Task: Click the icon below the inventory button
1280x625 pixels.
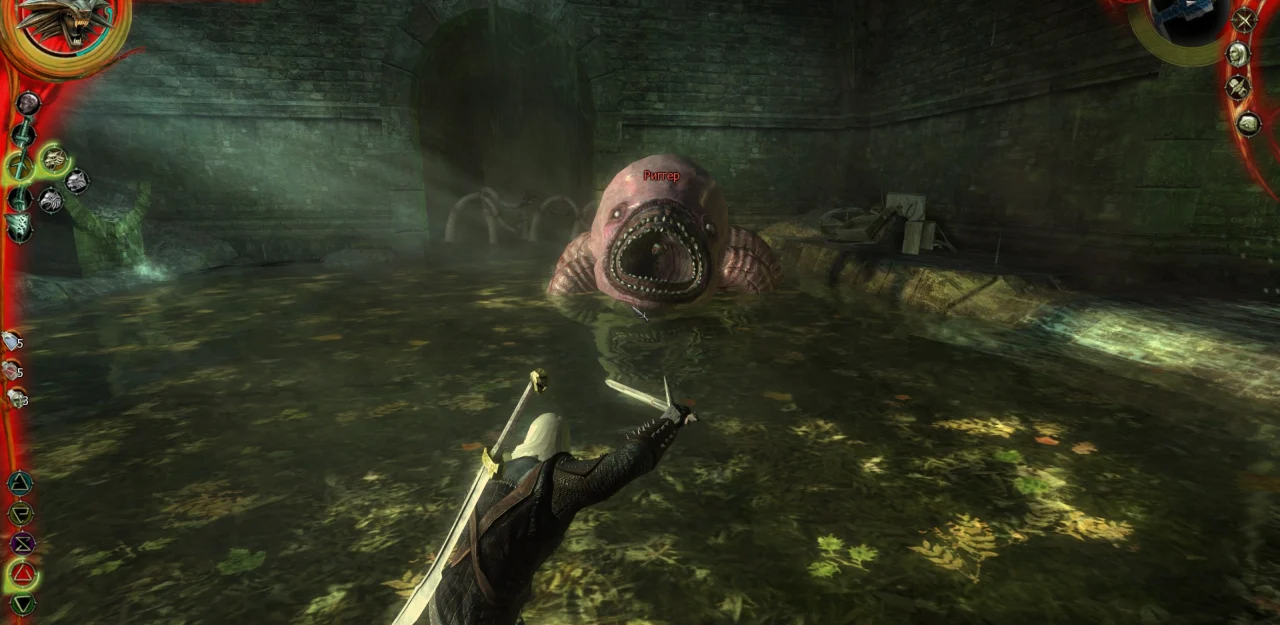Action: [x=1248, y=123]
